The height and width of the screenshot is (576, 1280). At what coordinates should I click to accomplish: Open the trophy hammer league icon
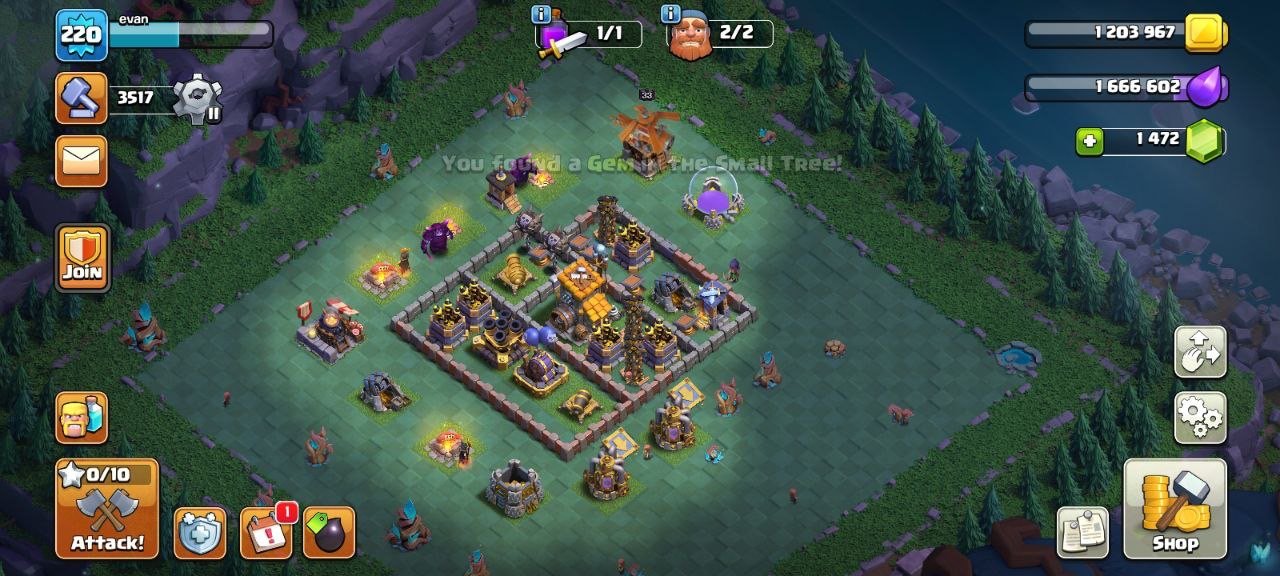(81, 98)
